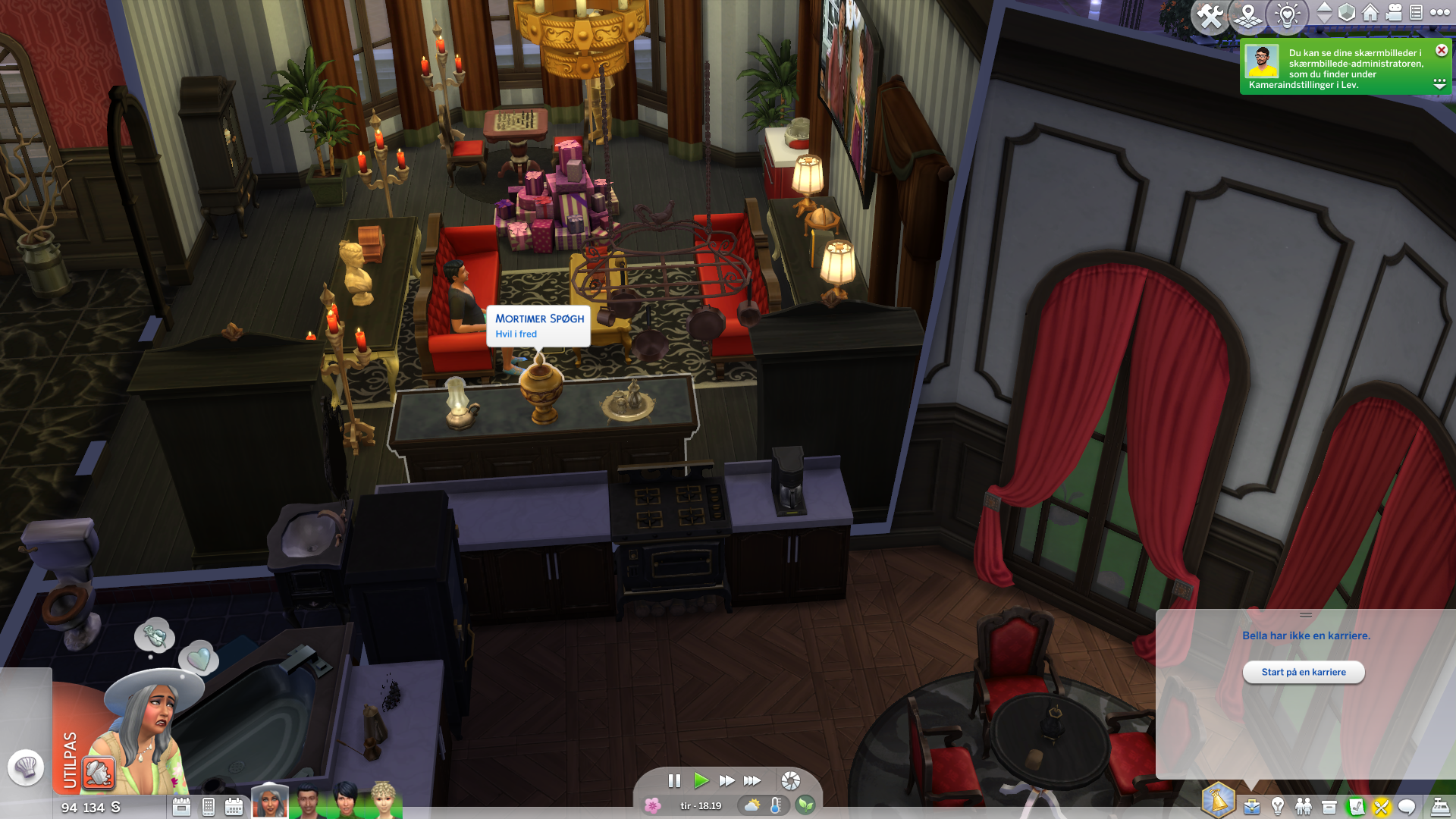Set game speed to fast forward
The height and width of the screenshot is (819, 1456).
click(726, 780)
